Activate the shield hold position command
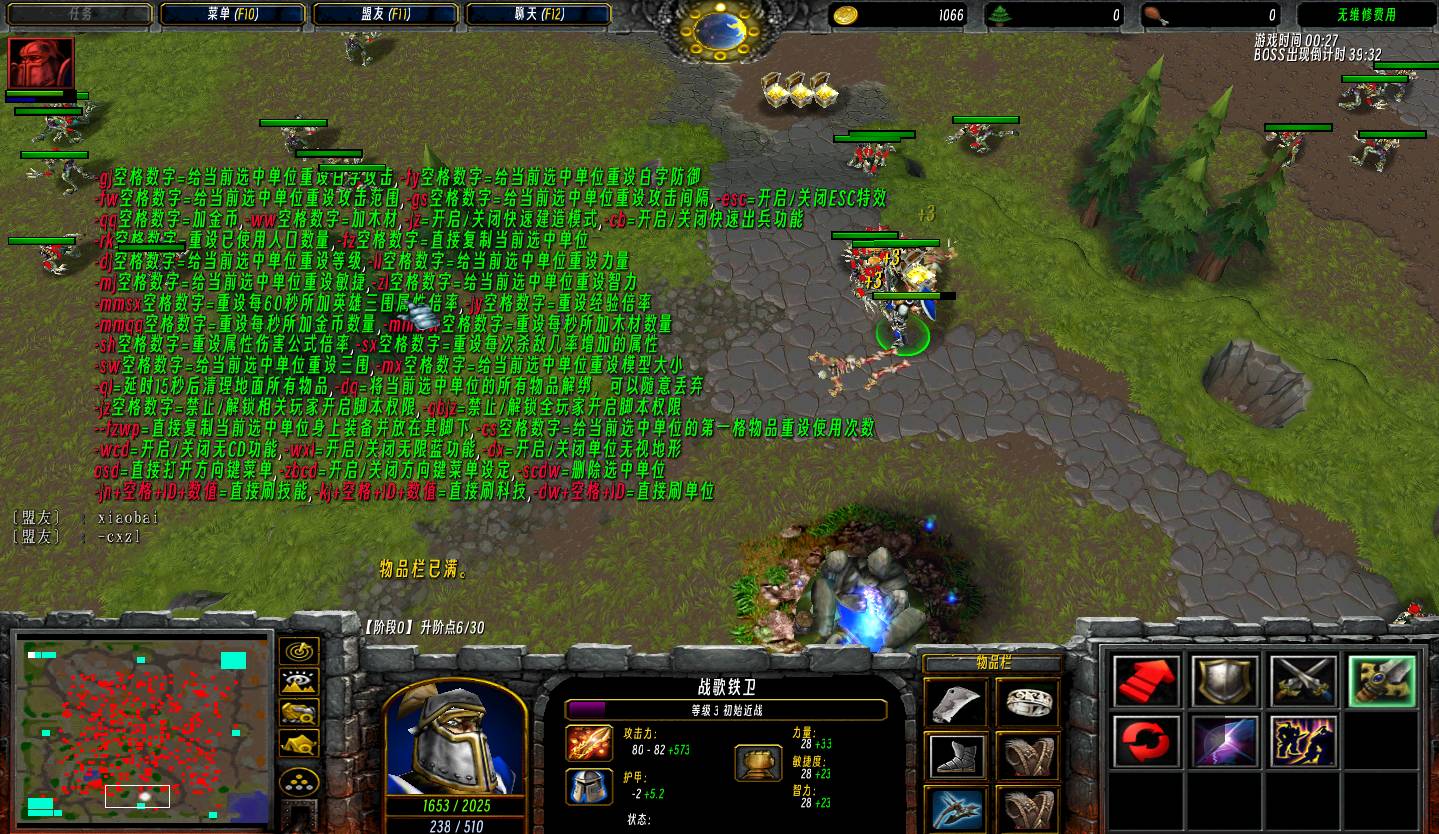This screenshot has height=834, width=1439. [1224, 681]
